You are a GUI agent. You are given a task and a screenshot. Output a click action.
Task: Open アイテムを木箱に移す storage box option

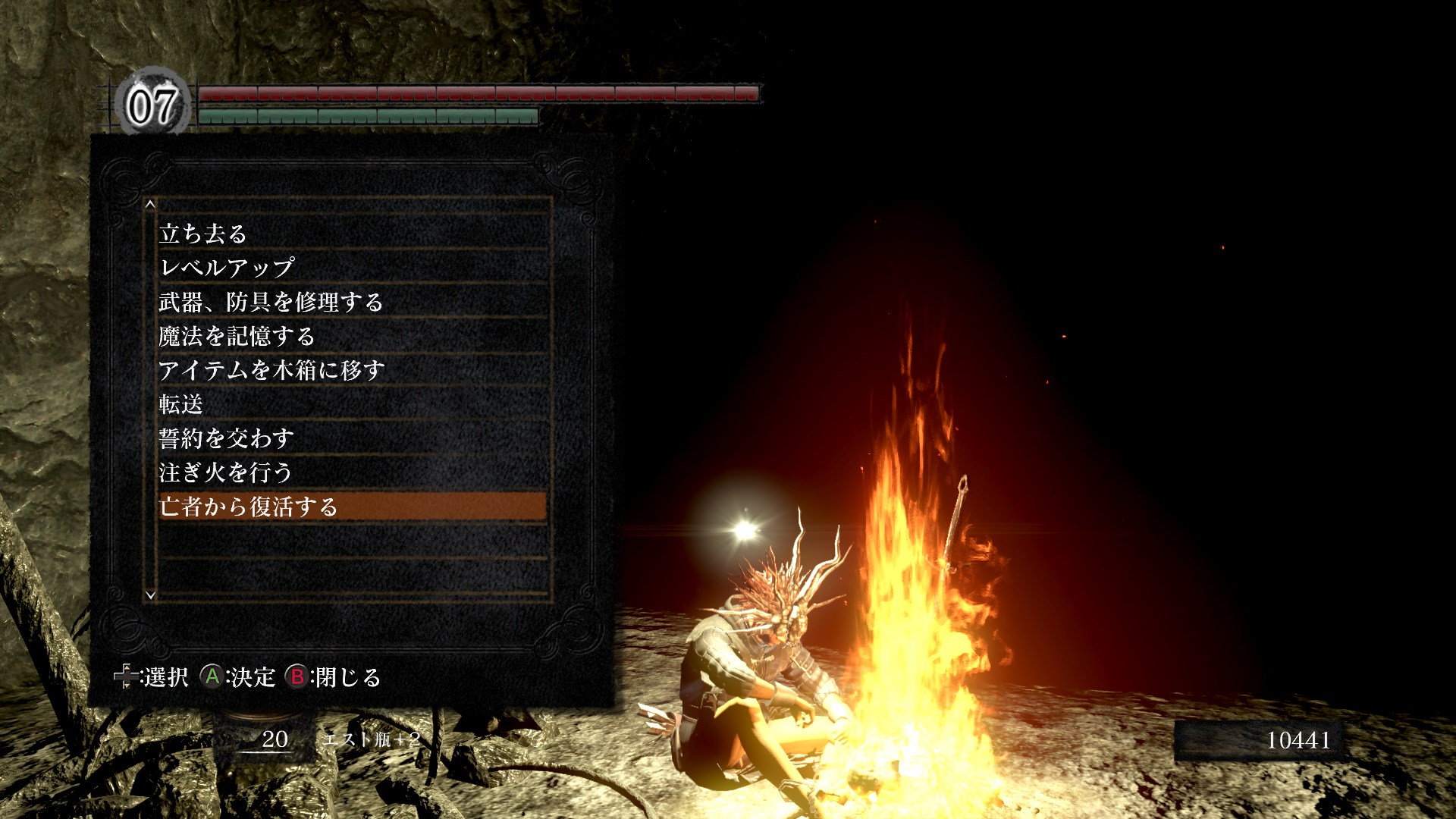point(271,370)
